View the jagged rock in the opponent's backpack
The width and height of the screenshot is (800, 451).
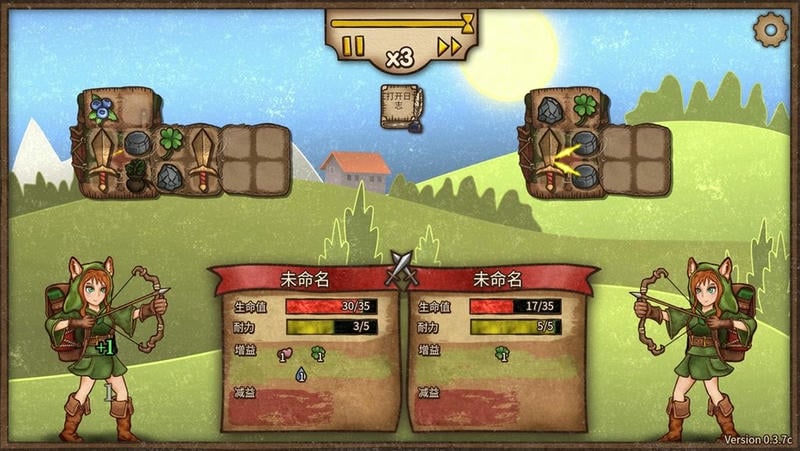tap(549, 109)
